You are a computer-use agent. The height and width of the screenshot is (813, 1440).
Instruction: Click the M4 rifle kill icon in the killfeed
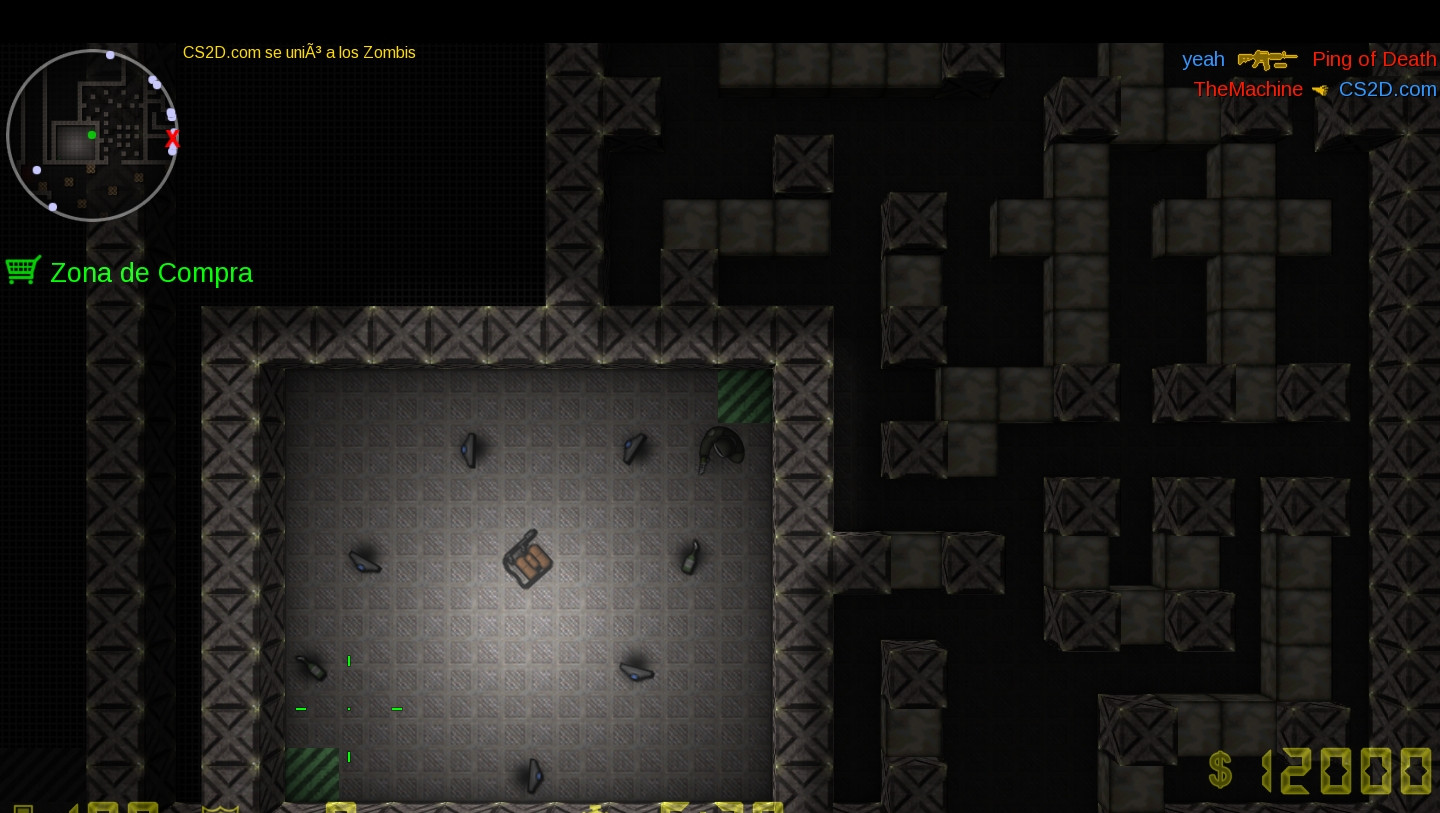click(x=1268, y=60)
